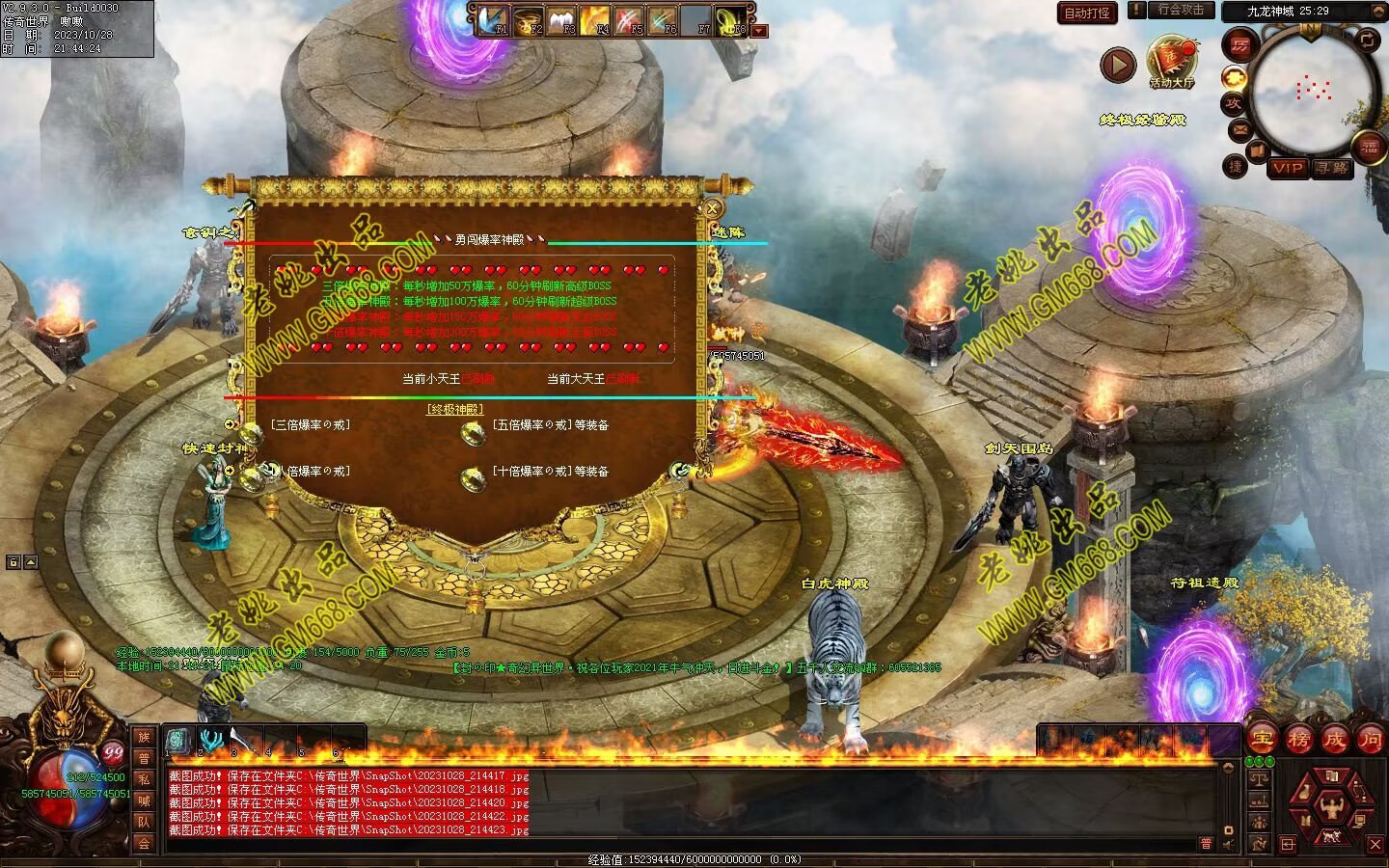Activate 寻路 pathfinding button
Viewport: 1389px width, 868px height.
[1331, 168]
